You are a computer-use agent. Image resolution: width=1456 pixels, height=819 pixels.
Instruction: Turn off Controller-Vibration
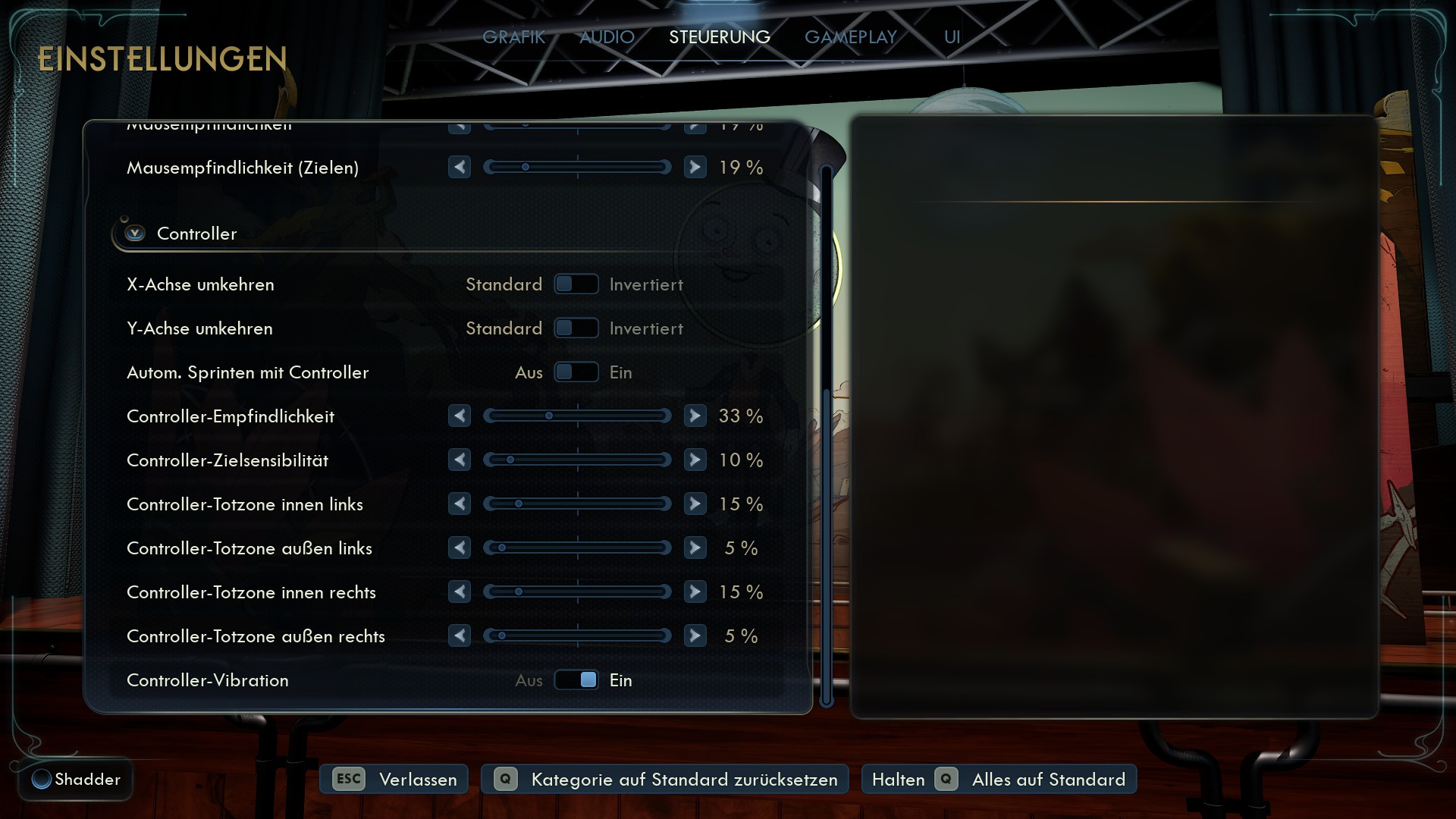576,680
